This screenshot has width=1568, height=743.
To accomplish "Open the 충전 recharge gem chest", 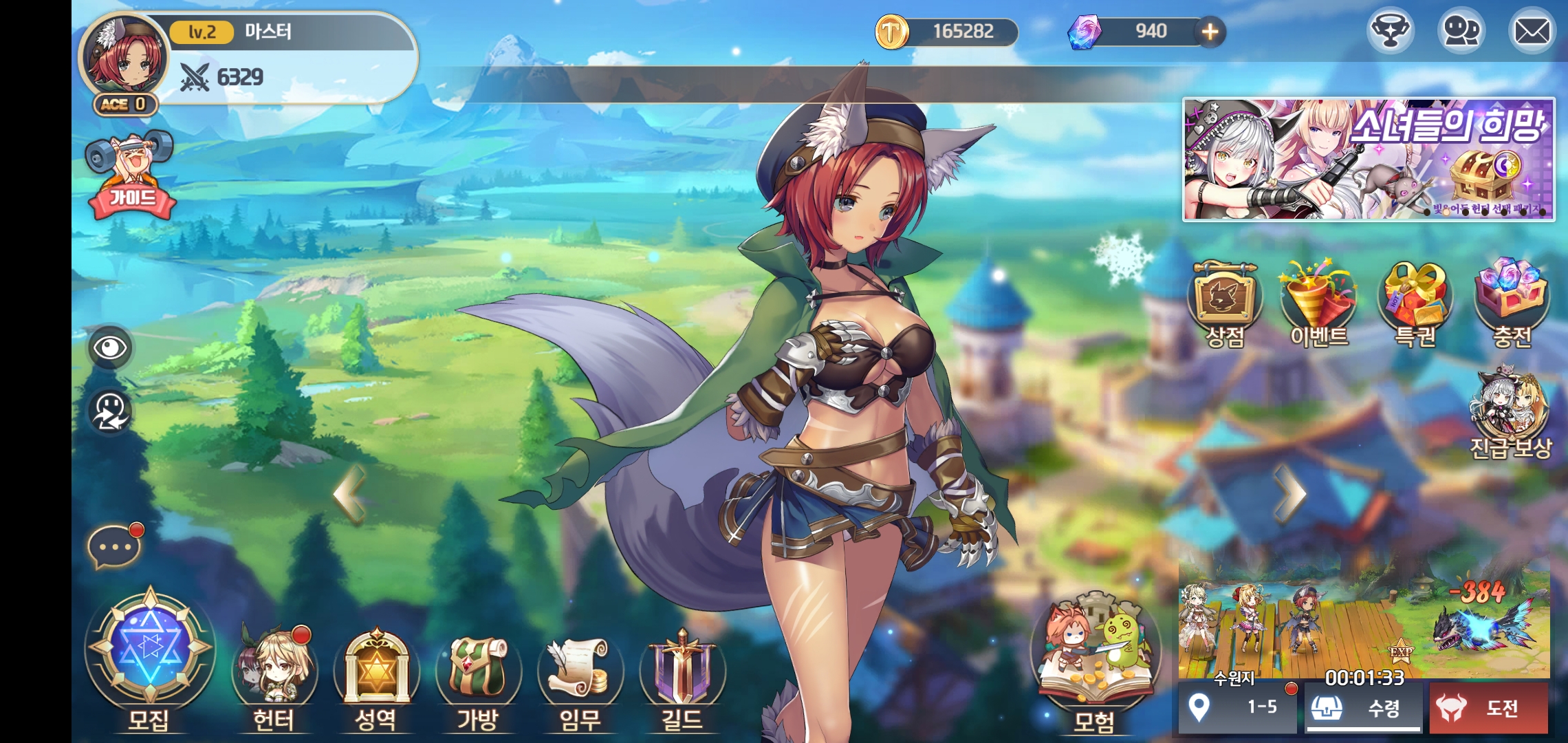I will pyautogui.click(x=1512, y=303).
